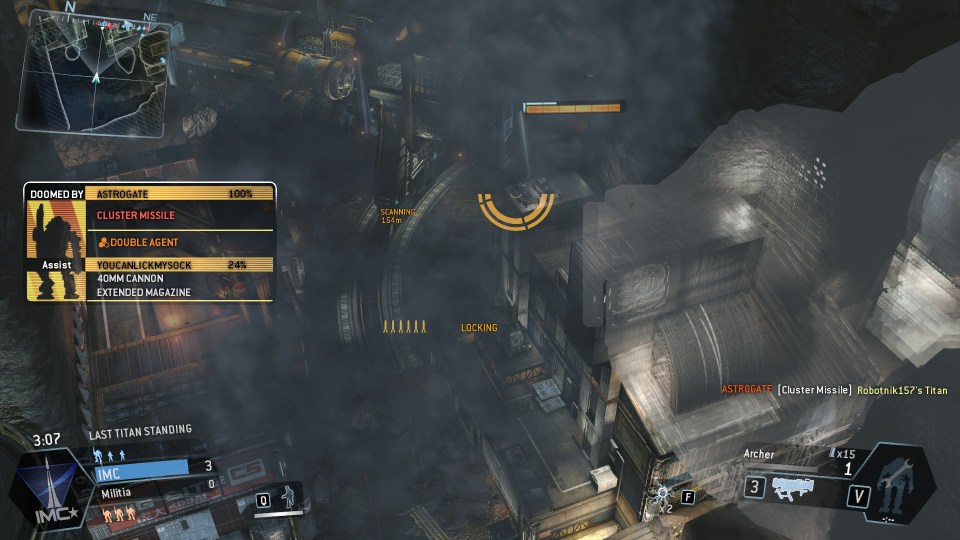Viewport: 960px width, 540px height.
Task: Click the IMC faction emblem
Action: (x=45, y=489)
